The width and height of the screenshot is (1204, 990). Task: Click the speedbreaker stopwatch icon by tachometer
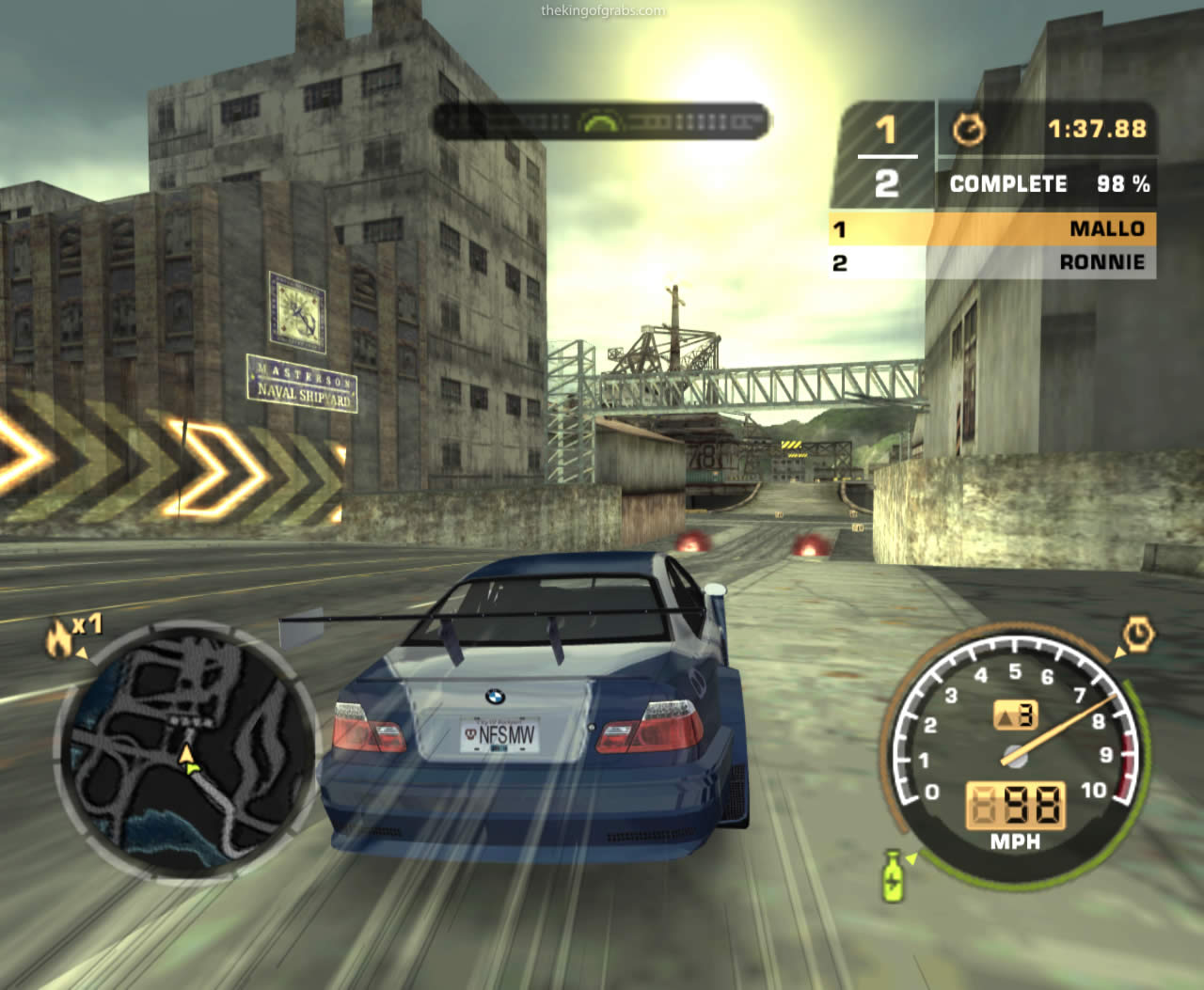pos(1138,635)
